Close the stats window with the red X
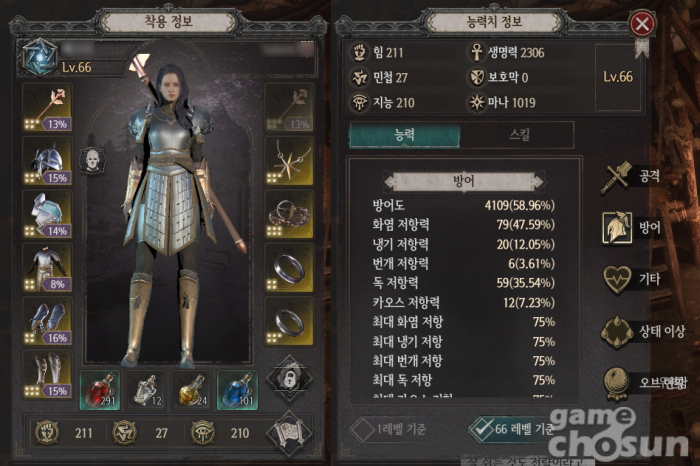The image size is (700, 466). (642, 24)
